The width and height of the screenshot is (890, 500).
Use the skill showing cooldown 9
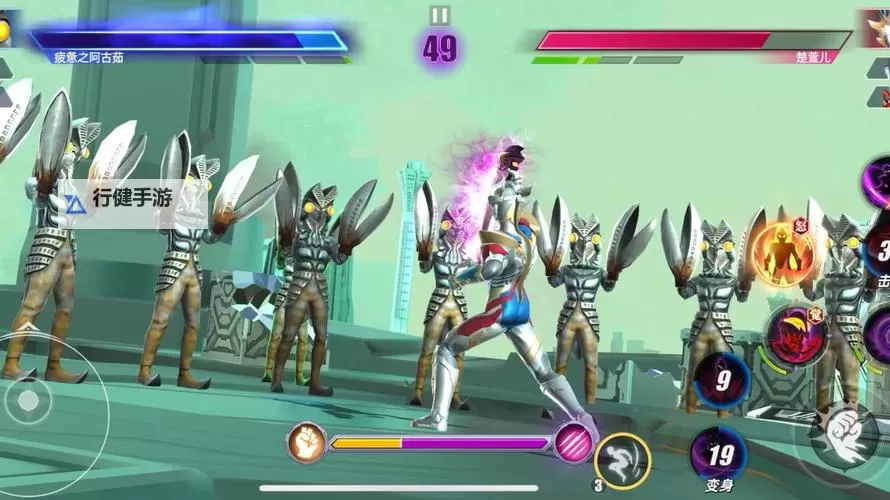(x=721, y=380)
